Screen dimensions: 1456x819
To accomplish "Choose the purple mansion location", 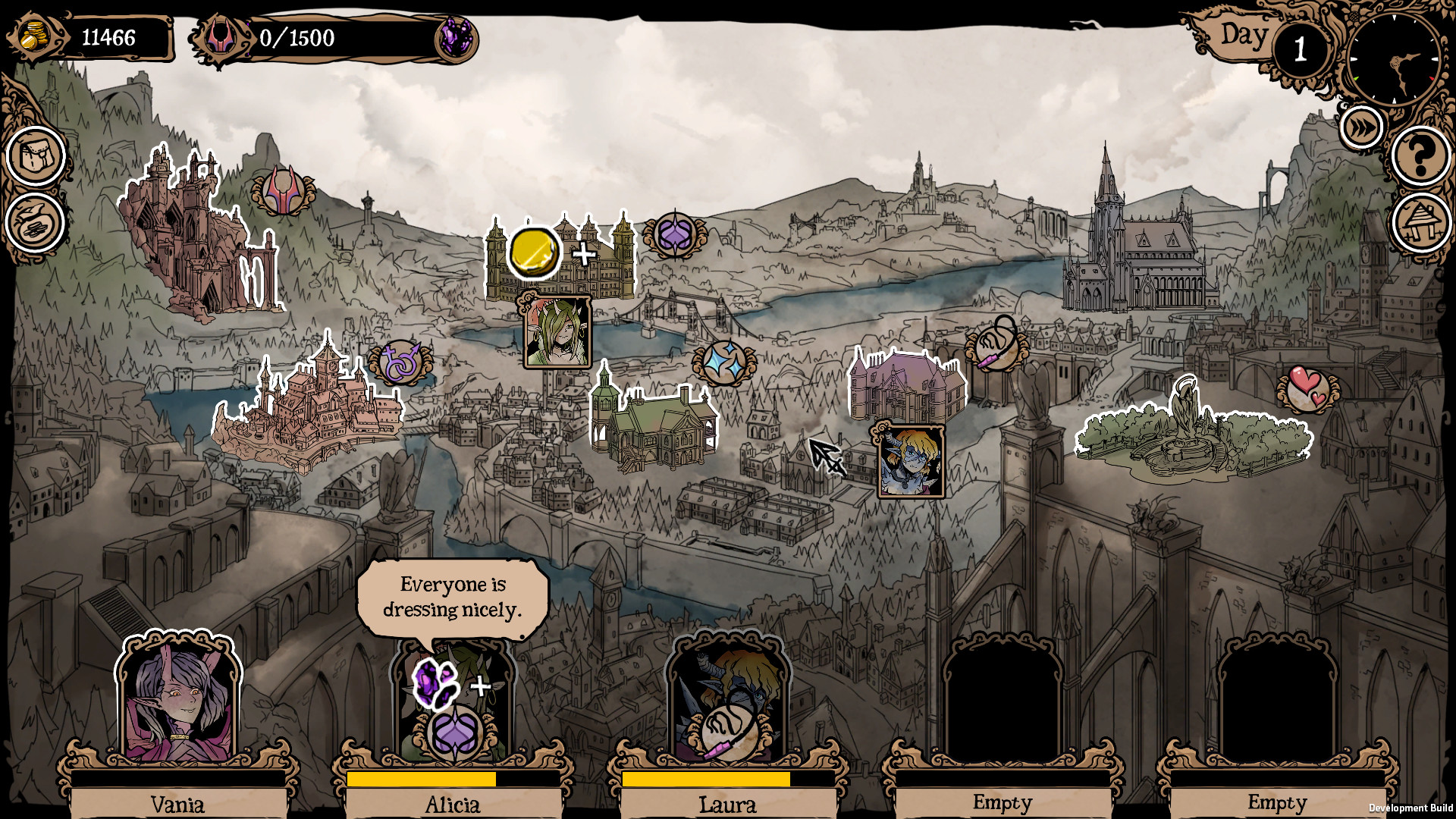I will pyautogui.click(x=907, y=387).
